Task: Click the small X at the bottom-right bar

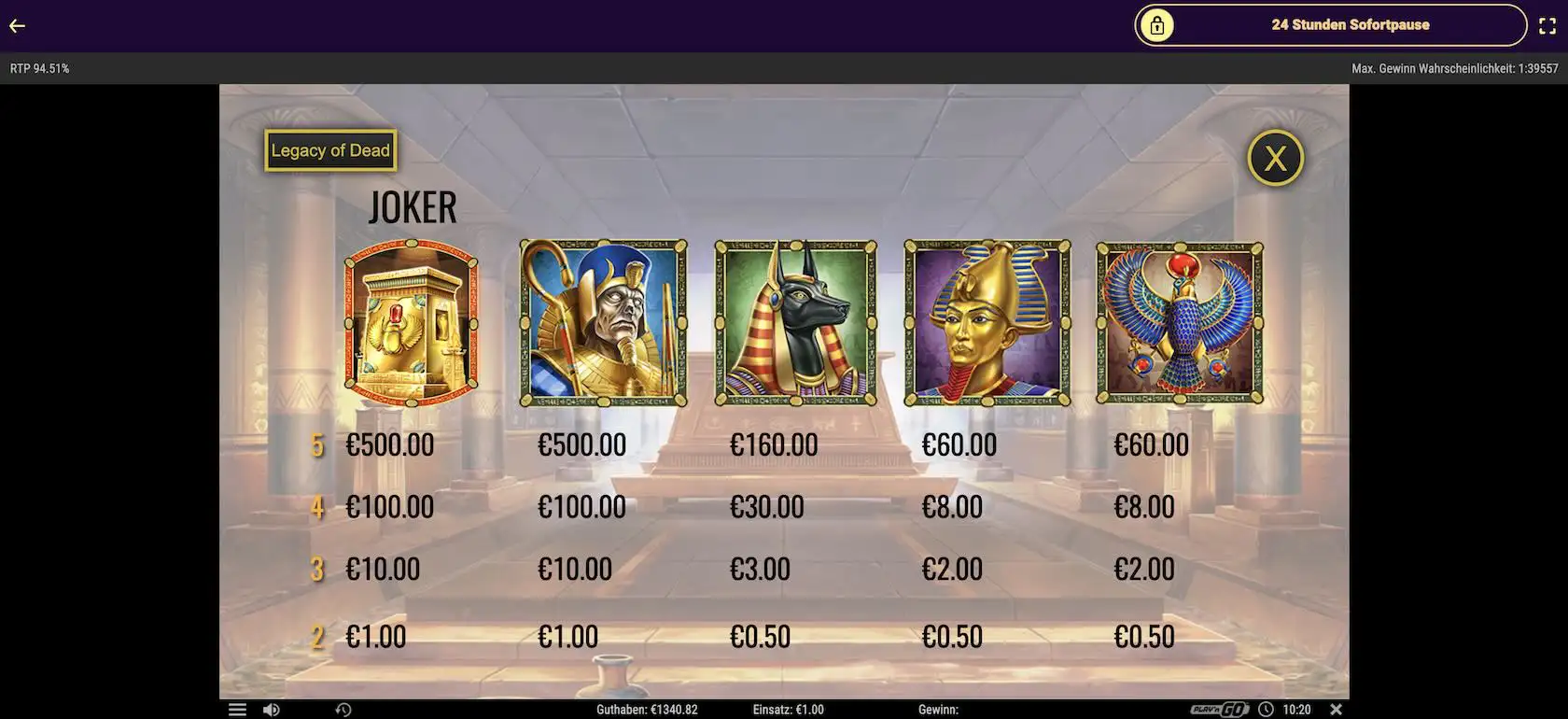Action: 1336,710
